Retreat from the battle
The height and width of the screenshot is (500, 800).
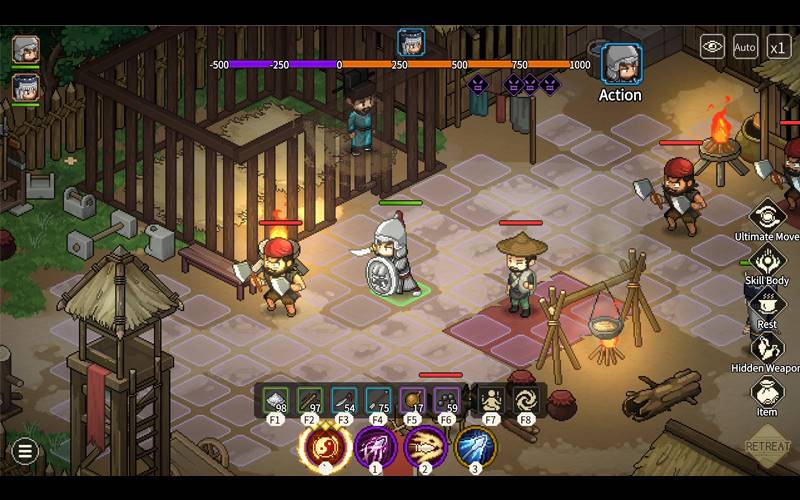click(767, 447)
